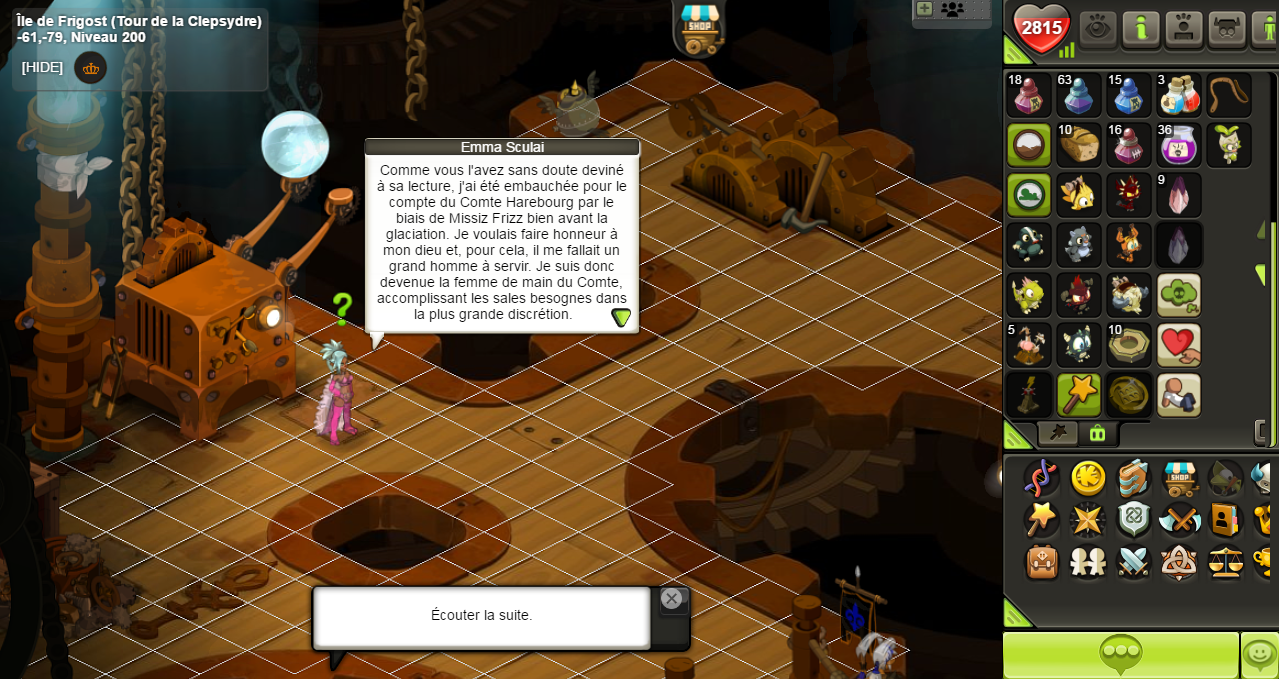Click the crown icon beside HIDE
This screenshot has height=679, width=1279.
coord(91,68)
